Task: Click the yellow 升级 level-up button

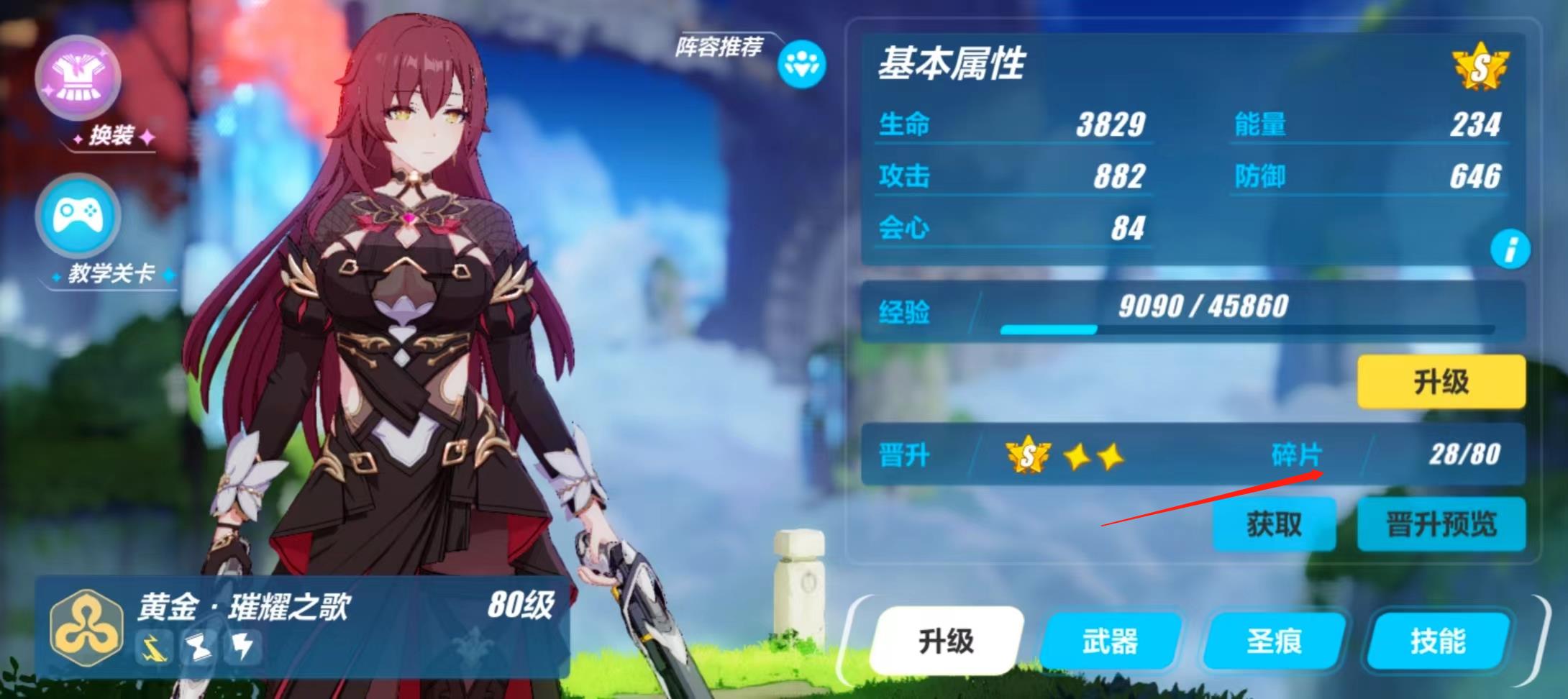Action: click(1441, 382)
